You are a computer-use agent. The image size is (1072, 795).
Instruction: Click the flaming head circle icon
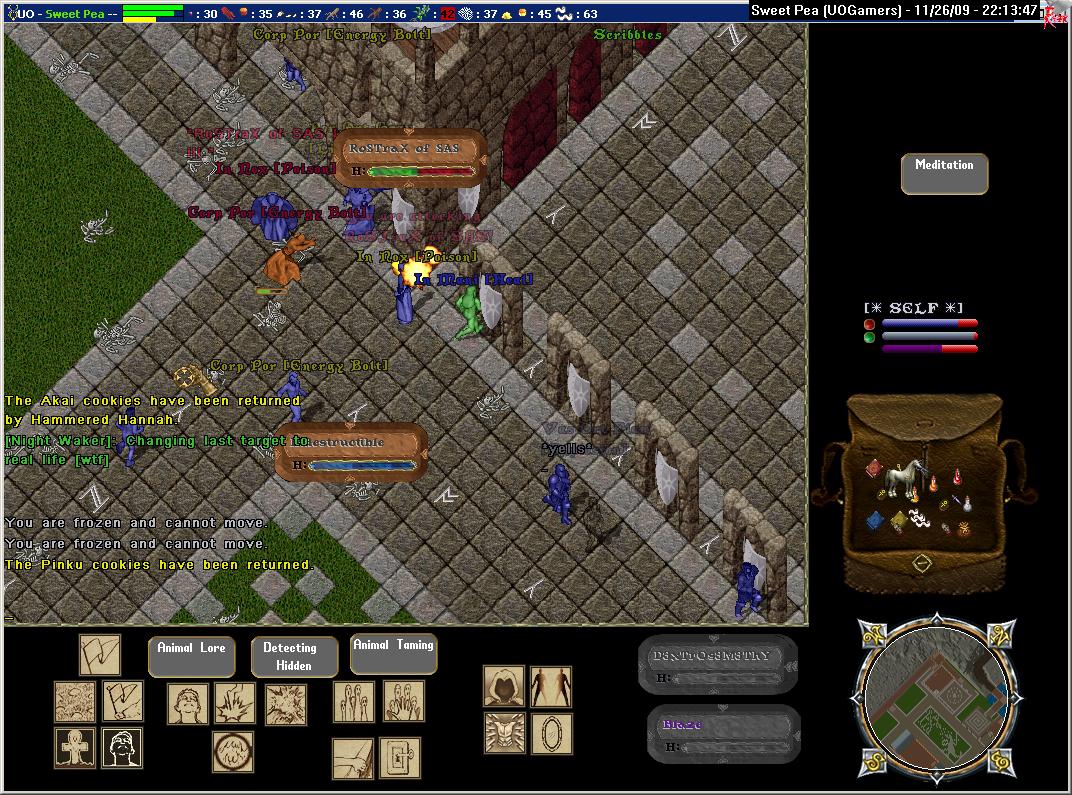coord(232,751)
